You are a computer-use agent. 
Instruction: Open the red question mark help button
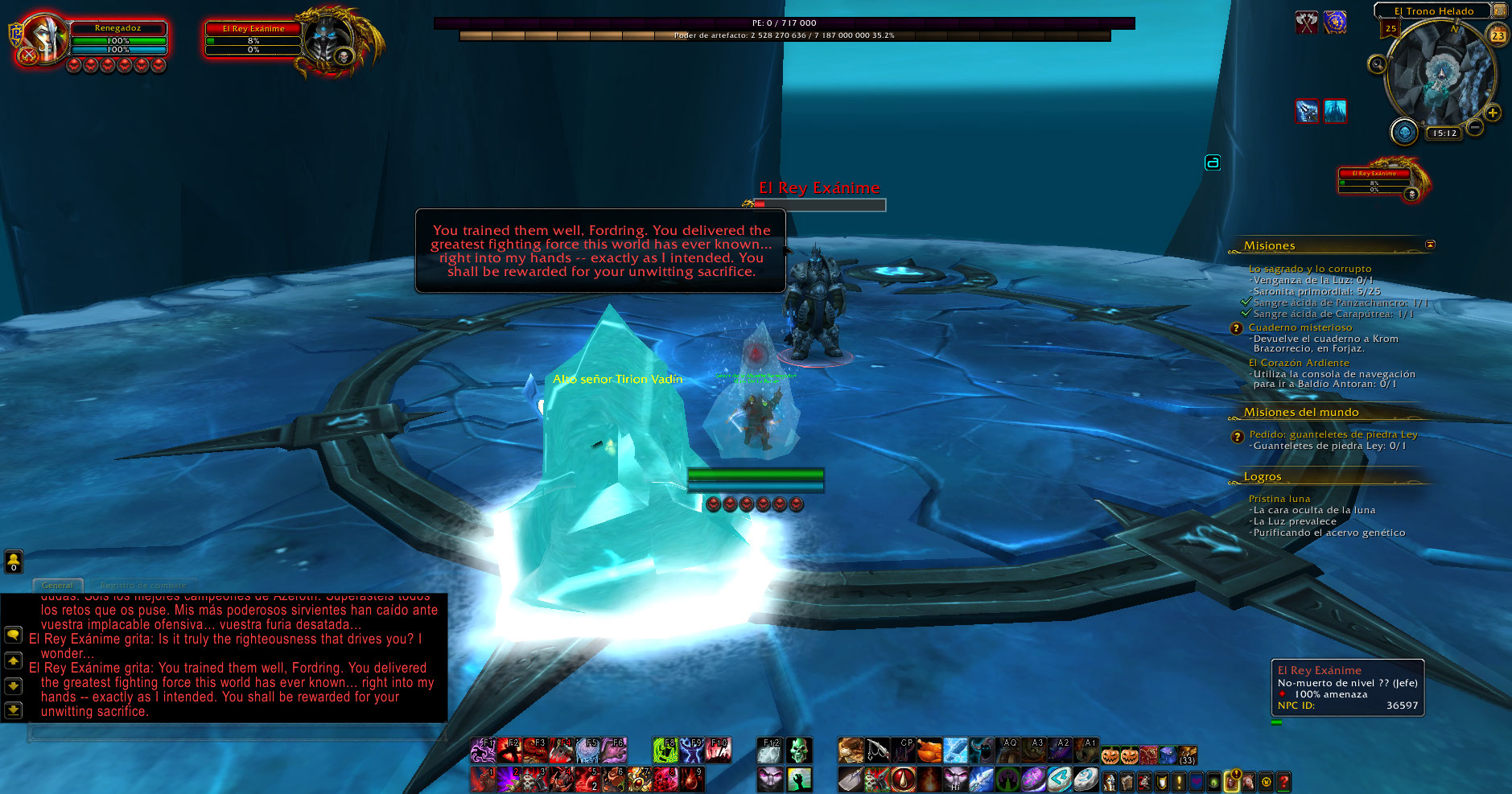point(1283,780)
